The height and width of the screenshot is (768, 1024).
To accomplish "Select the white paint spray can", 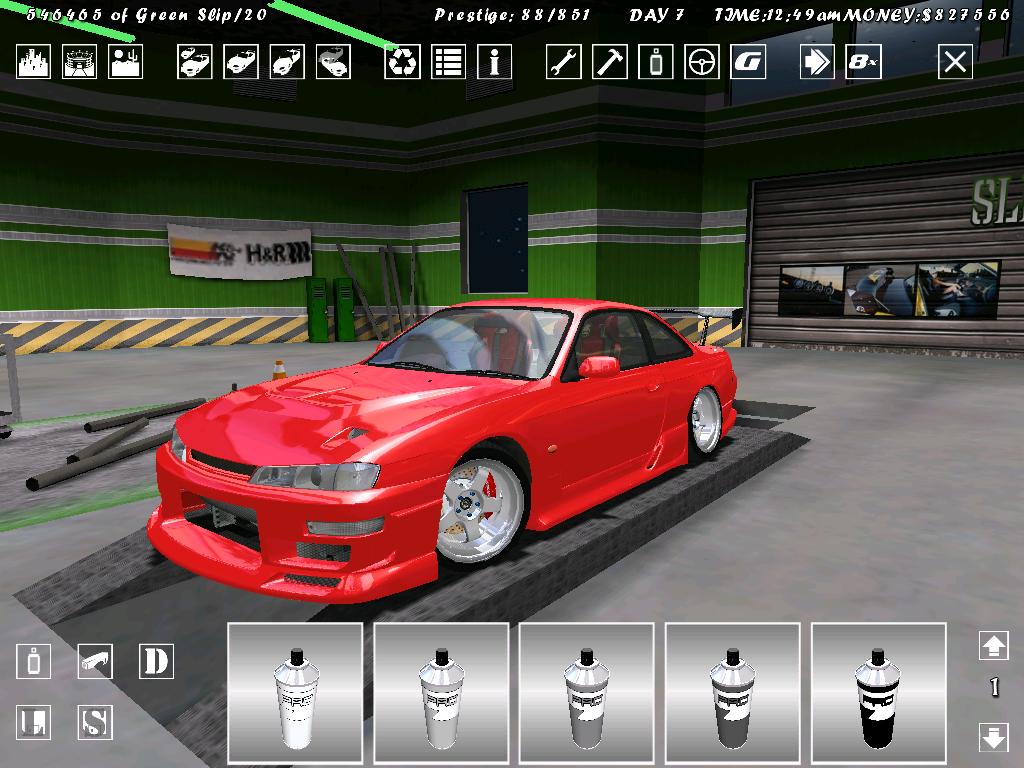I will click(295, 691).
